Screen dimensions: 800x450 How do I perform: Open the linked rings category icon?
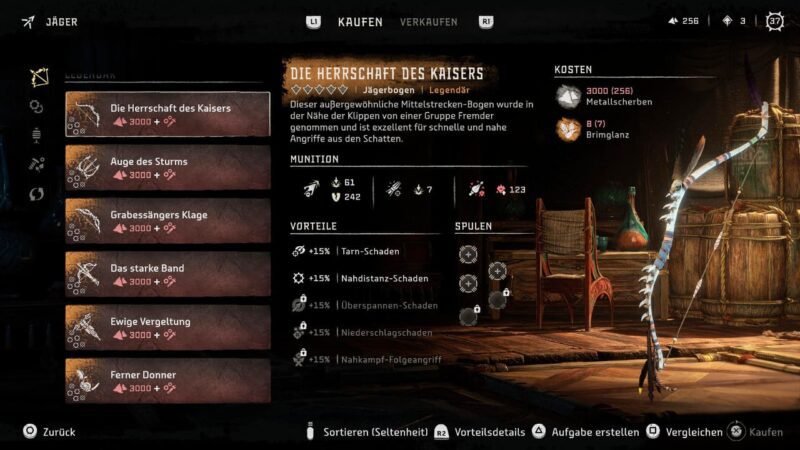(x=37, y=106)
